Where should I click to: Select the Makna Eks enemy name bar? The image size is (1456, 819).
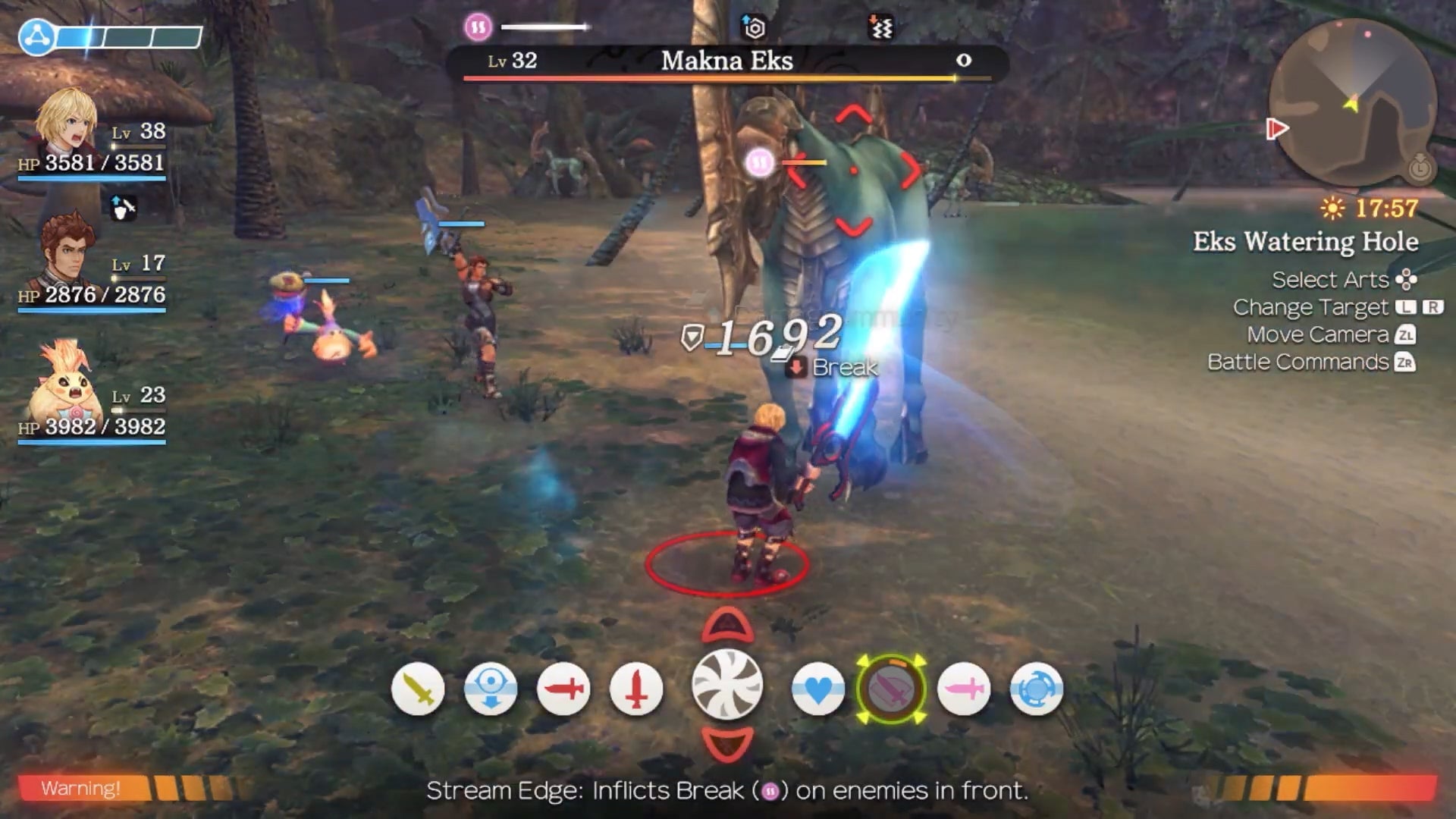pos(726,61)
